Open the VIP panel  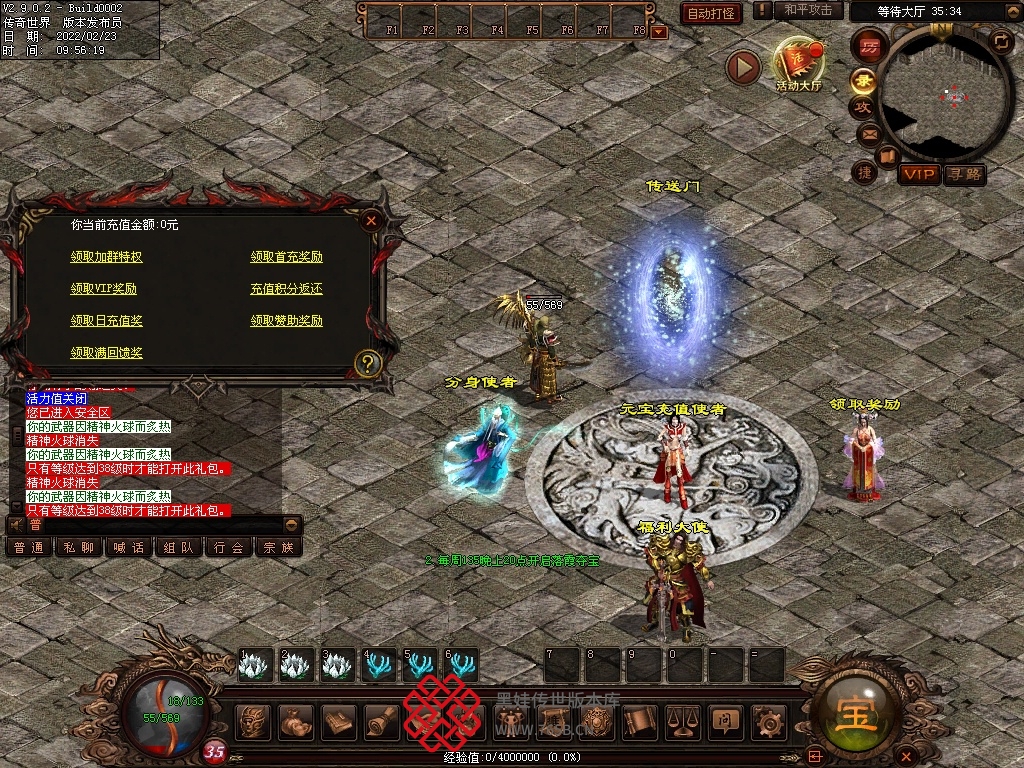(919, 175)
